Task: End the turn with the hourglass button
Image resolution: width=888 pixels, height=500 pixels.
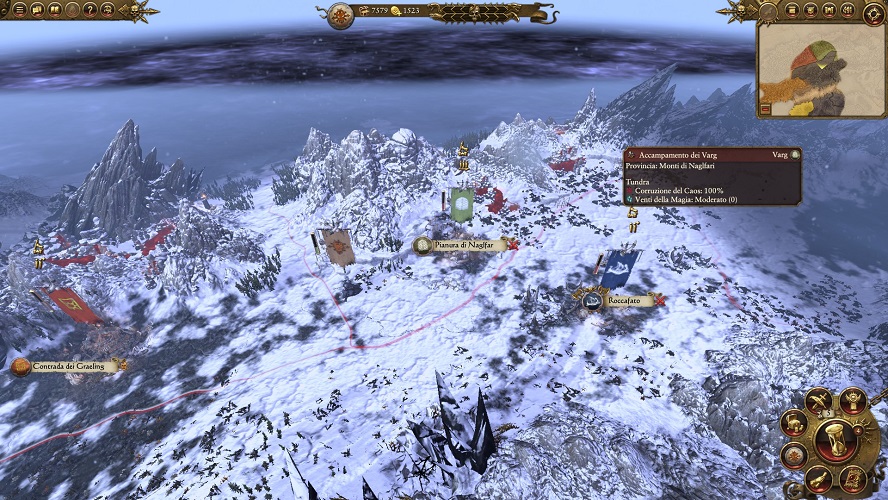Action: click(834, 441)
